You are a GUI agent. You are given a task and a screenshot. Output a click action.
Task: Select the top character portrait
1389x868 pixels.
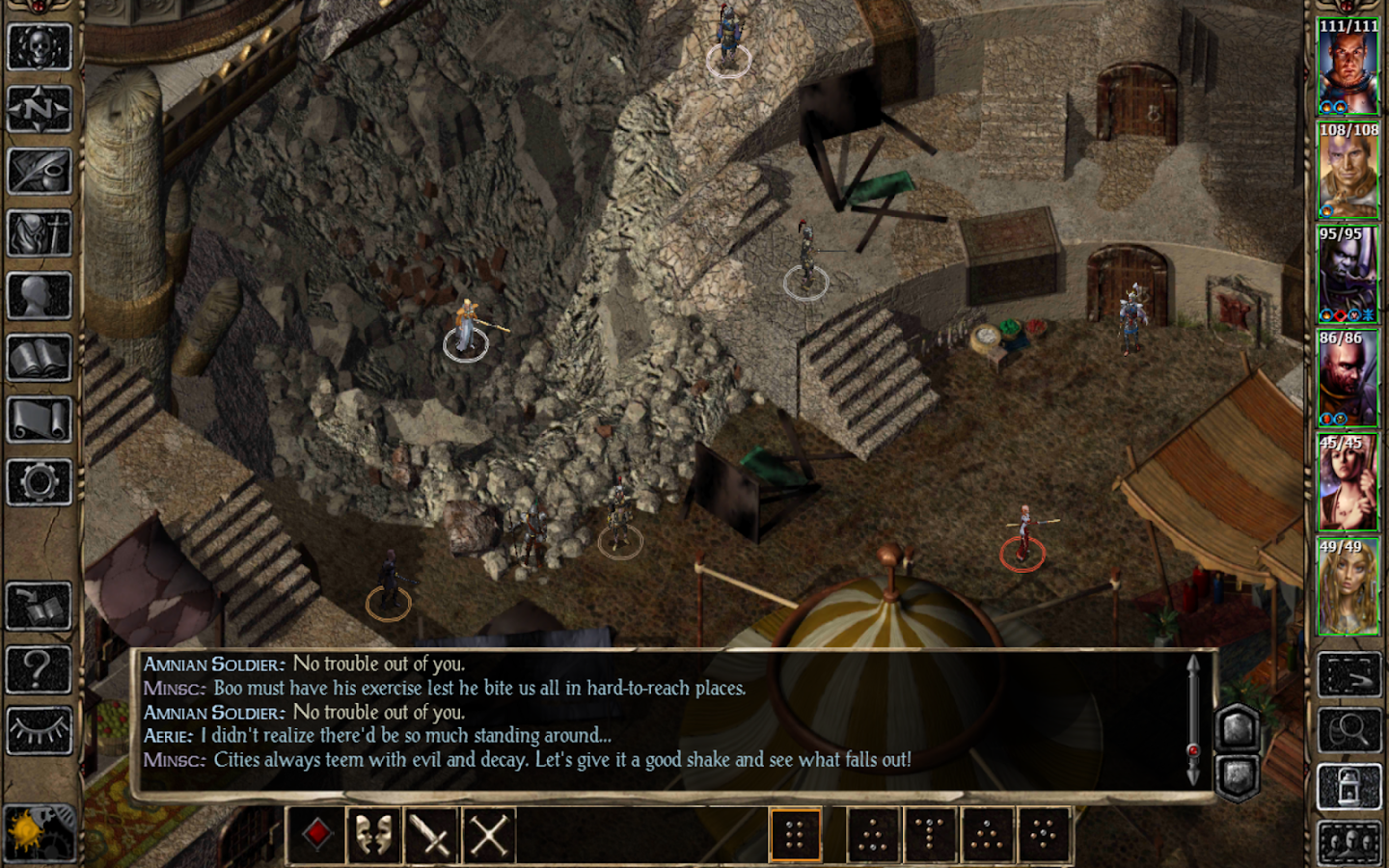point(1348,63)
